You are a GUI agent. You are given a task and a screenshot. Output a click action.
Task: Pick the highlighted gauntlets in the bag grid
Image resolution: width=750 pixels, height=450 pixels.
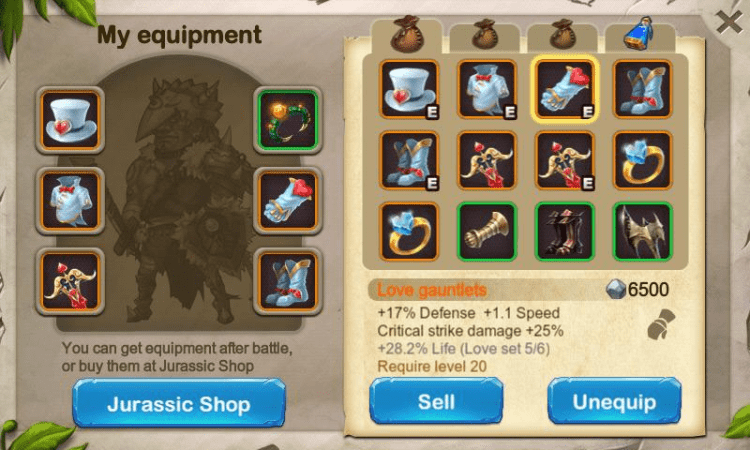(x=565, y=89)
